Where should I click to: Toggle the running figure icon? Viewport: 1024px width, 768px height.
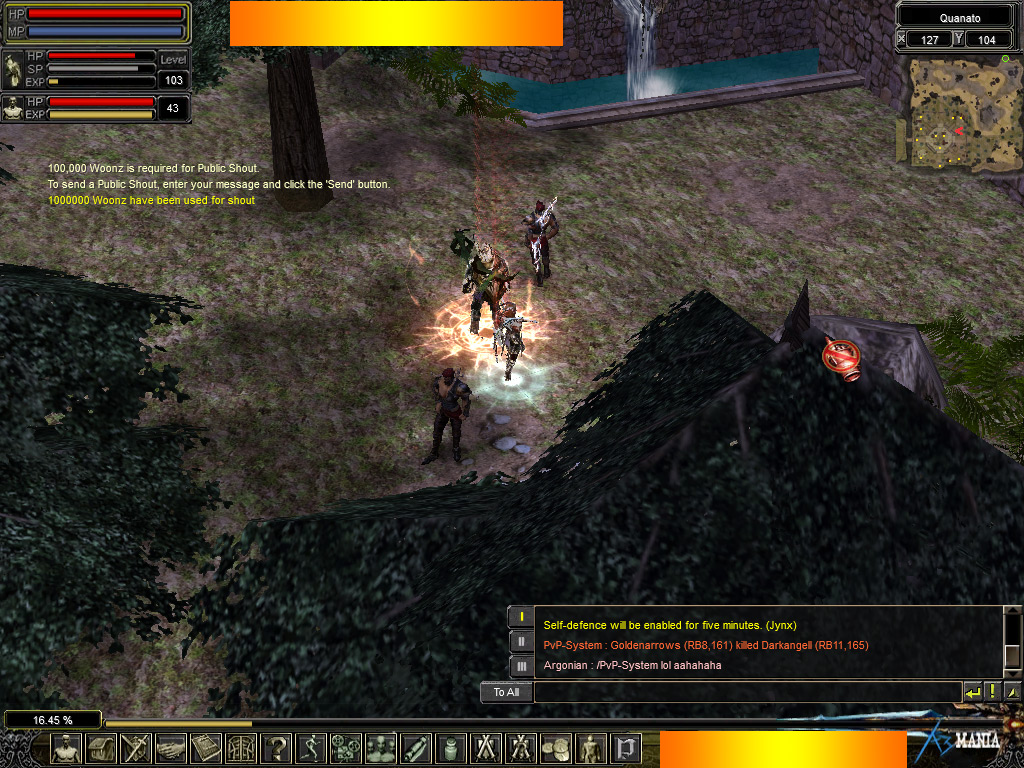coord(311,747)
